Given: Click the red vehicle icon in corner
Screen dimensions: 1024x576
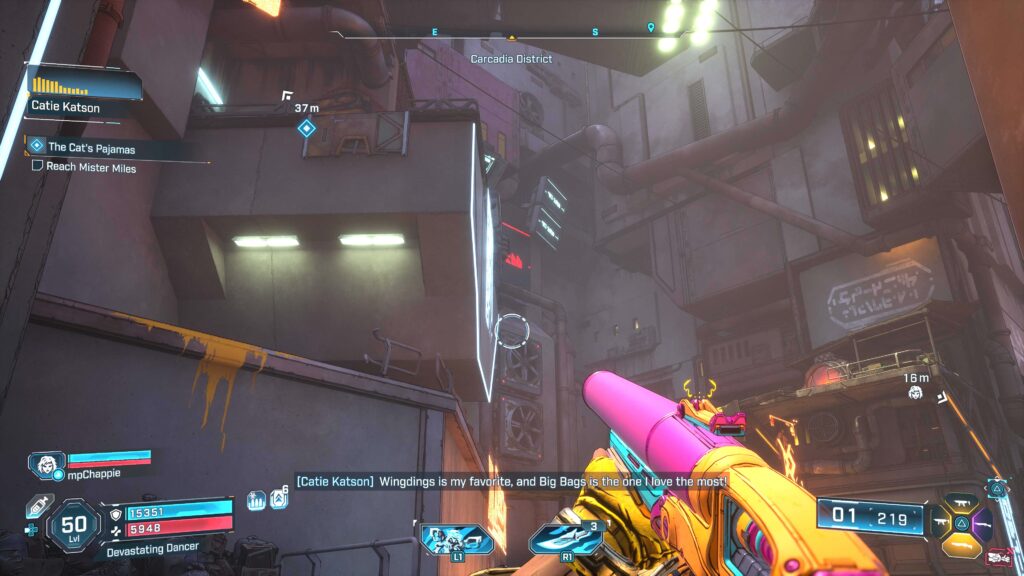Looking at the screenshot, I should (x=997, y=556).
